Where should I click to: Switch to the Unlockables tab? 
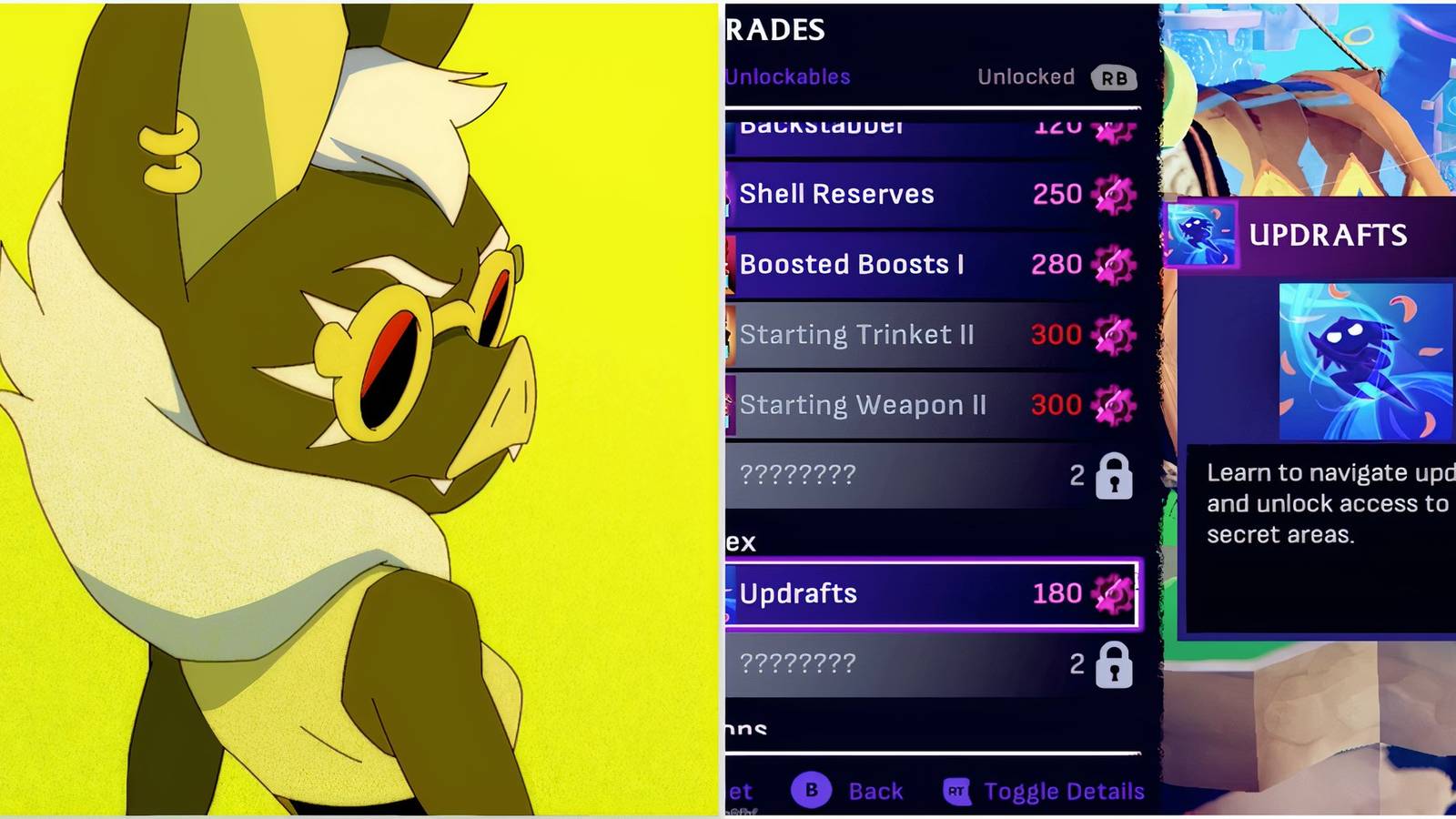click(x=786, y=77)
